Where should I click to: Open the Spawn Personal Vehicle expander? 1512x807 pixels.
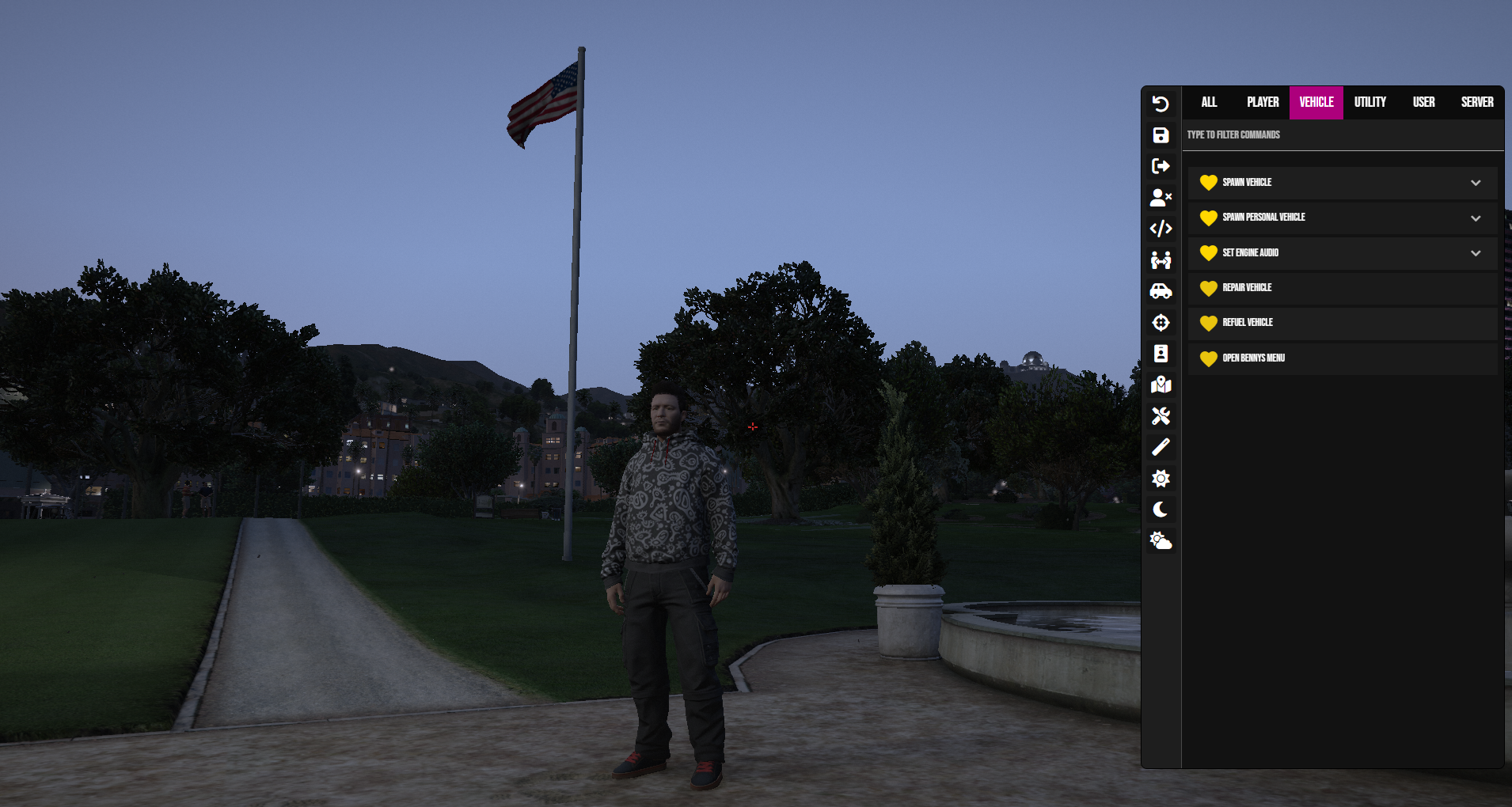click(x=1476, y=218)
